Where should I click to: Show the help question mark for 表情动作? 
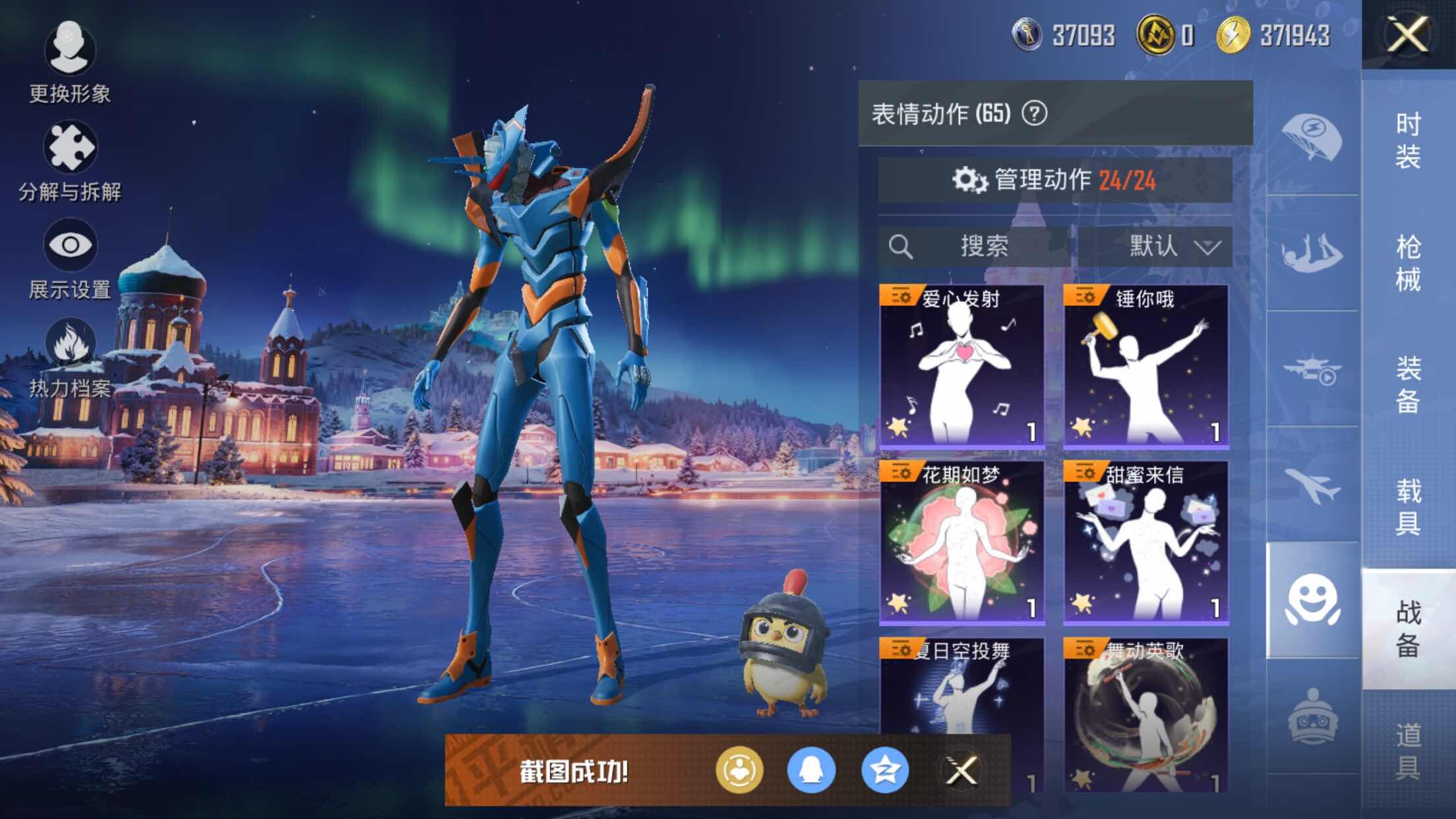coord(1034,113)
